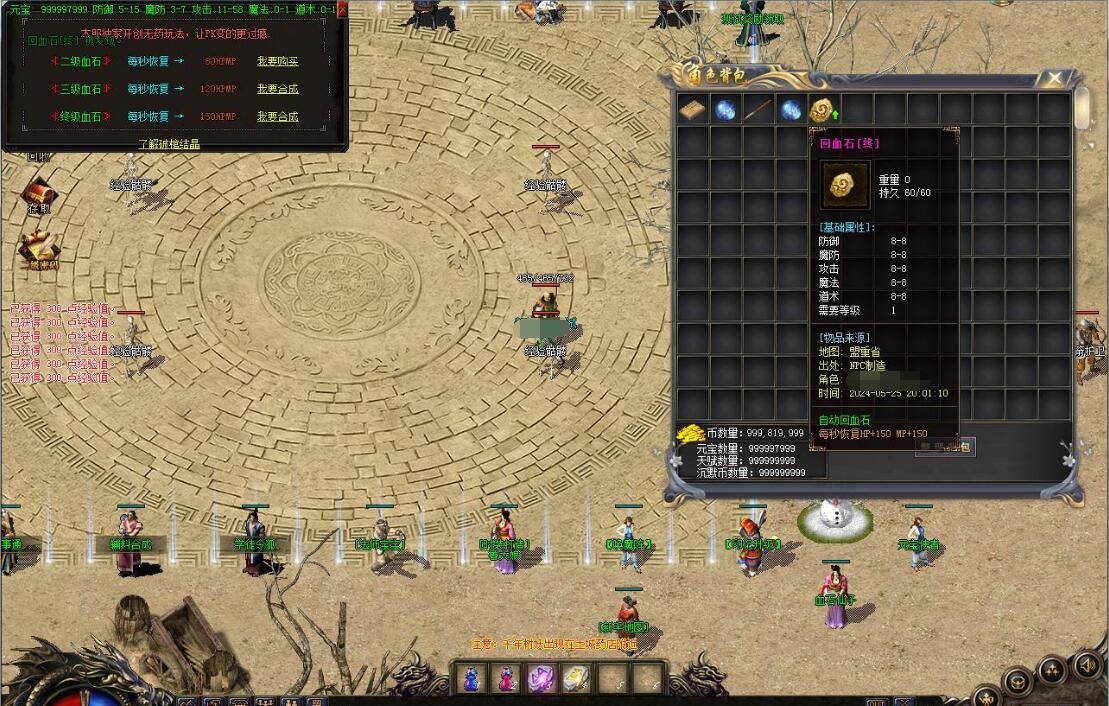The image size is (1109, 706).
Task: Click the 我要购买 link for 二级血石
Action: tap(277, 61)
